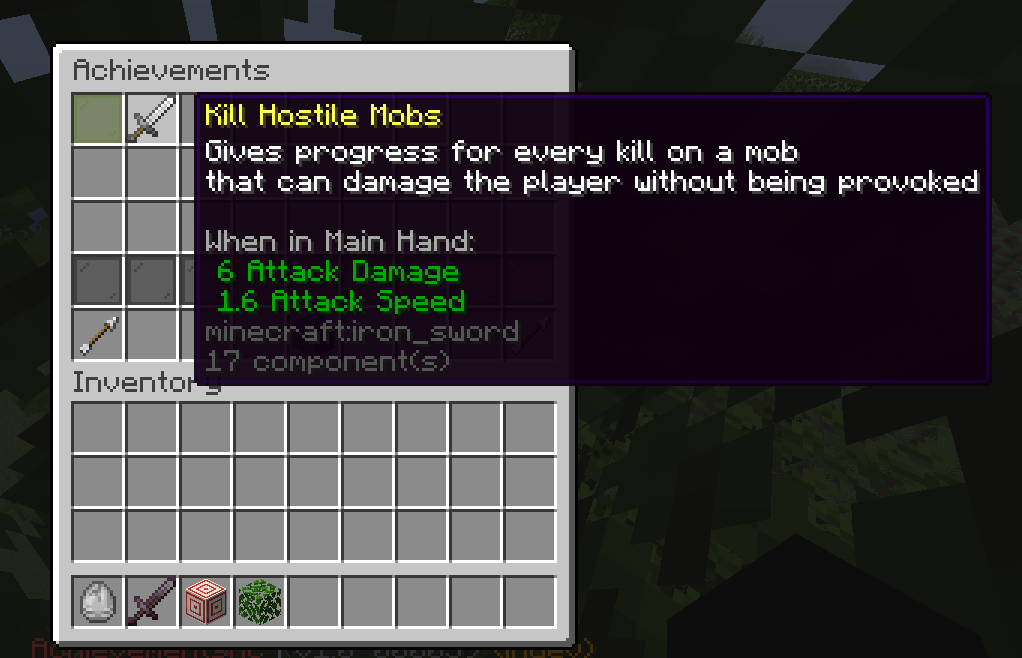This screenshot has height=658, width=1022.
Task: Choose the netherite sword in the hotbar
Action: [152, 602]
